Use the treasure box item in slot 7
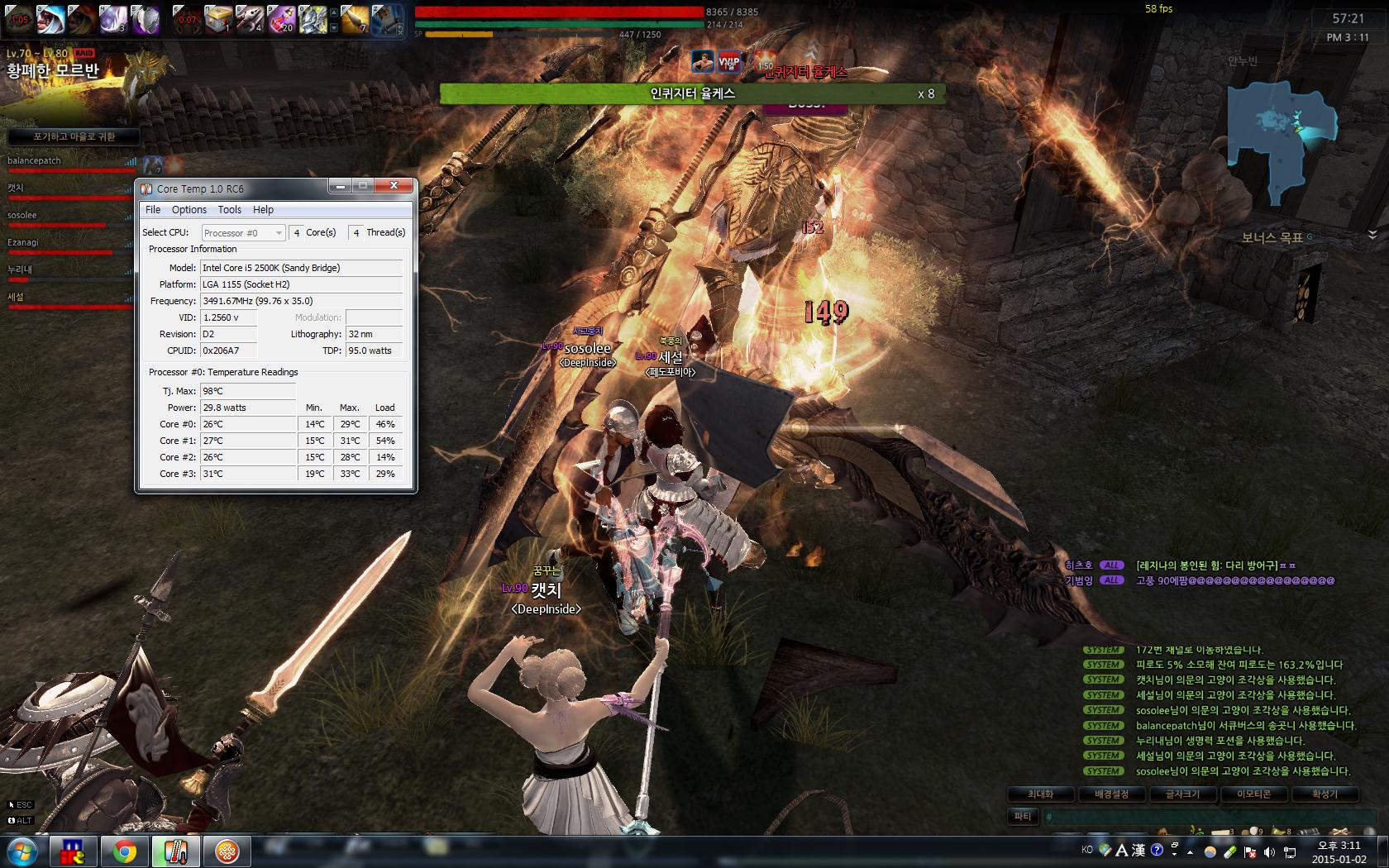 [x=218, y=19]
